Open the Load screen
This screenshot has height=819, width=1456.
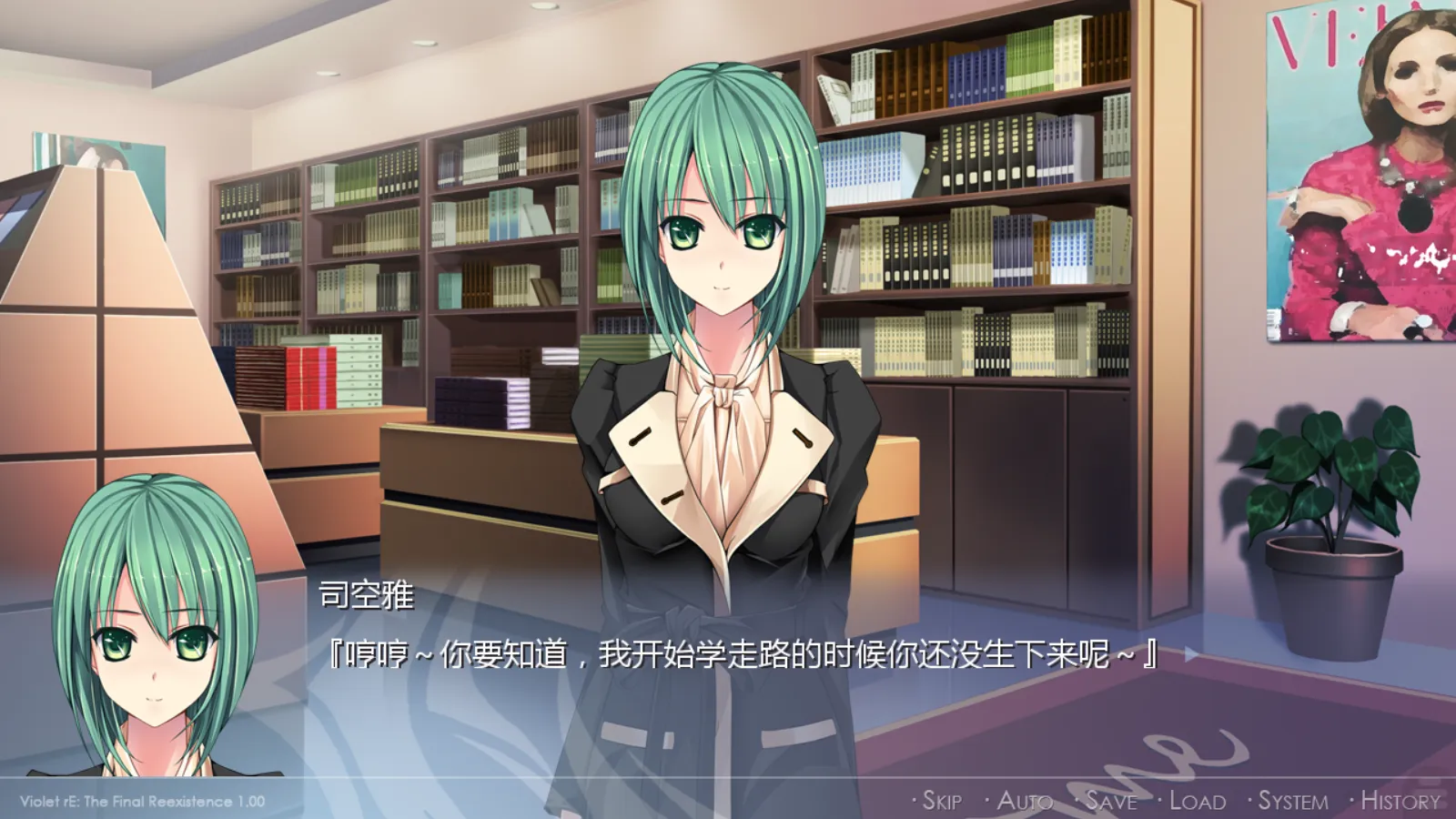coord(1199,799)
